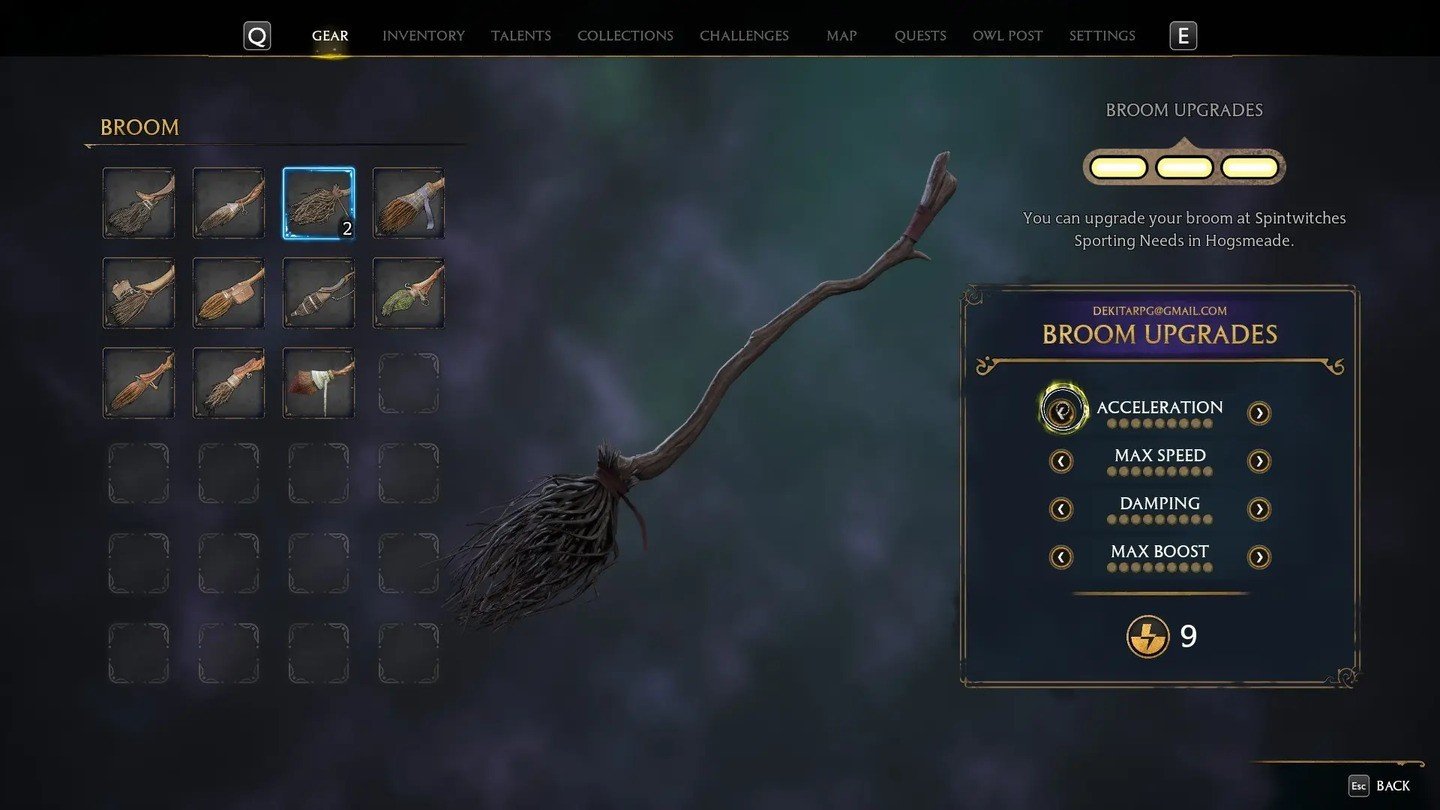Open the Map tab

click(841, 36)
